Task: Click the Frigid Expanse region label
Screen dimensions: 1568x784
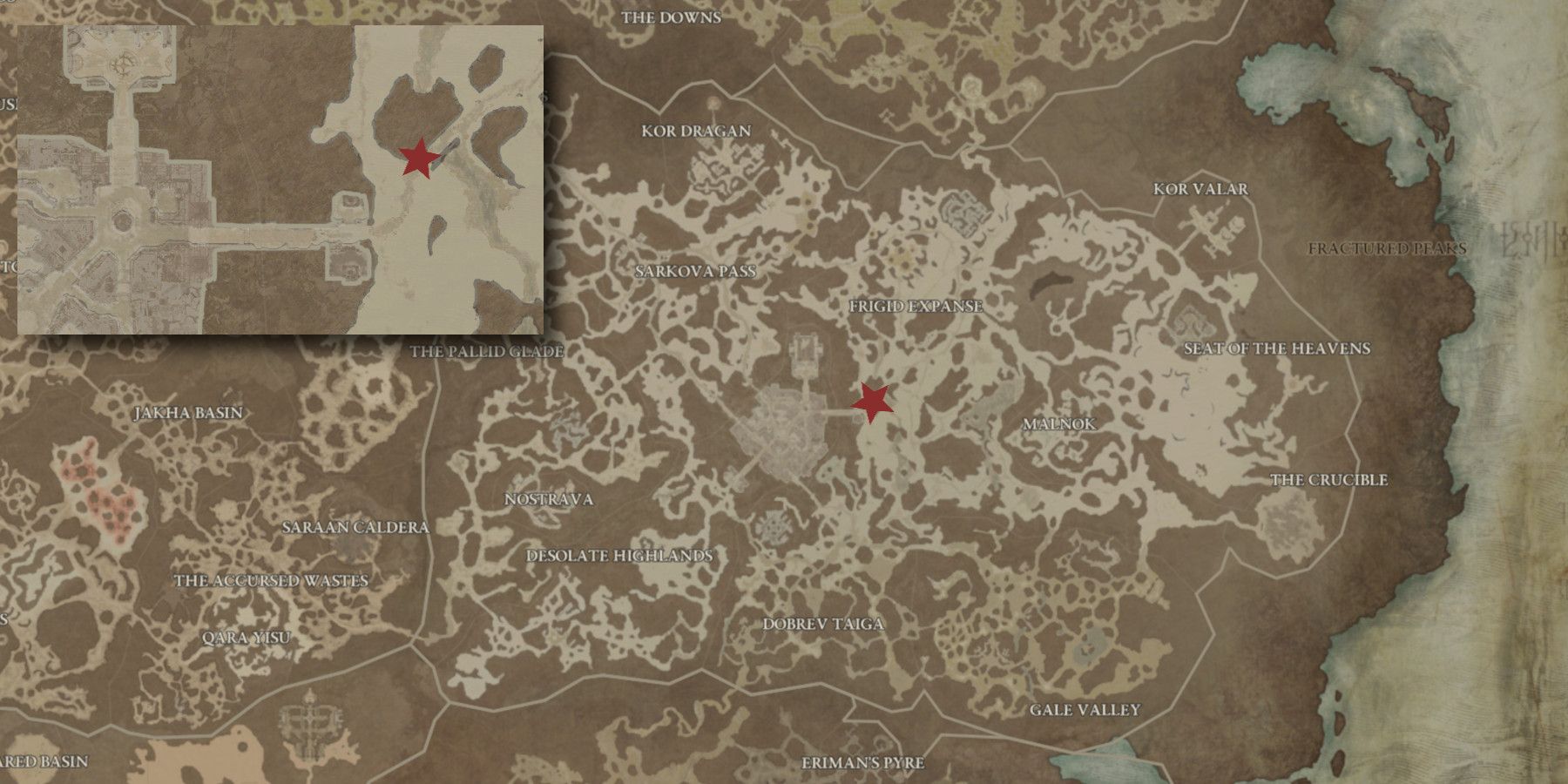Action: (x=916, y=308)
